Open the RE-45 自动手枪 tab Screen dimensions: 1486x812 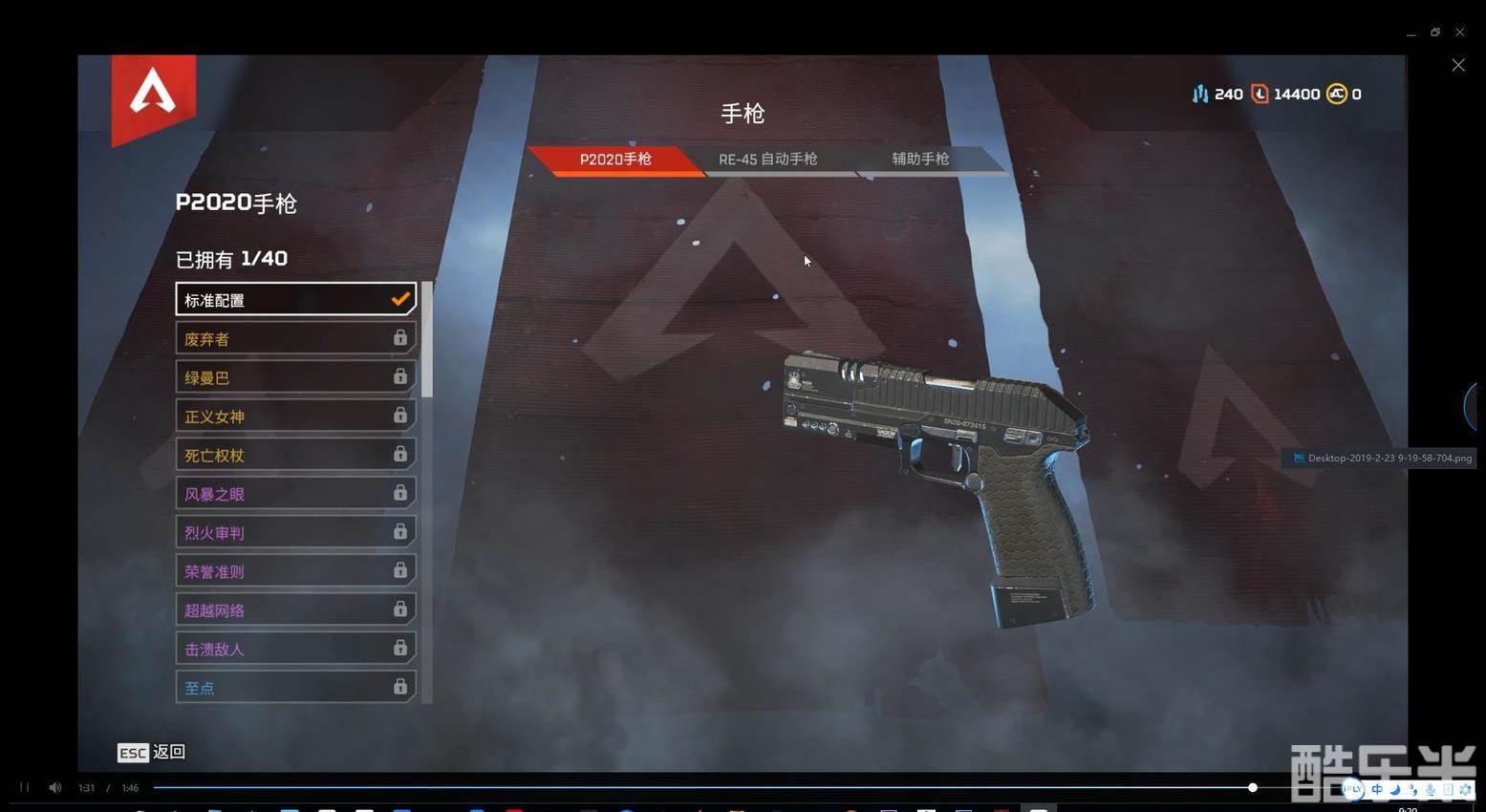click(767, 160)
